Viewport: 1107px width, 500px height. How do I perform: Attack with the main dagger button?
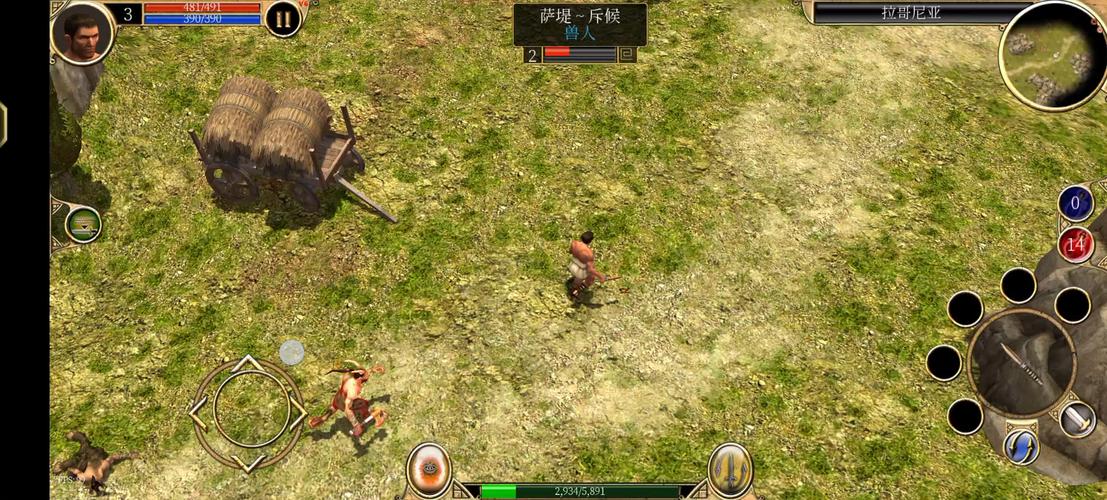[x=1022, y=363]
